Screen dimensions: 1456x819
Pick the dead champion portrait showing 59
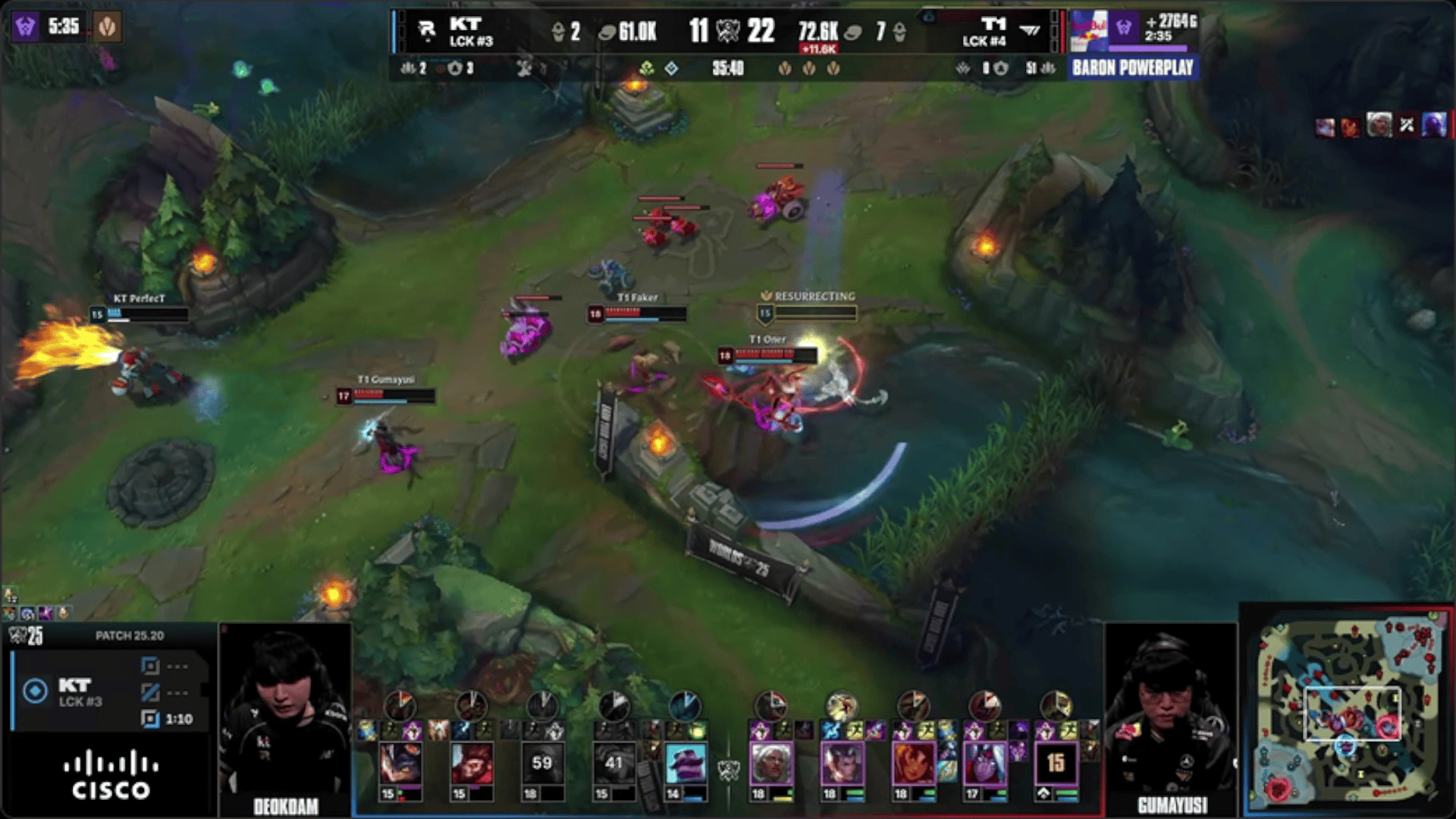[x=542, y=763]
